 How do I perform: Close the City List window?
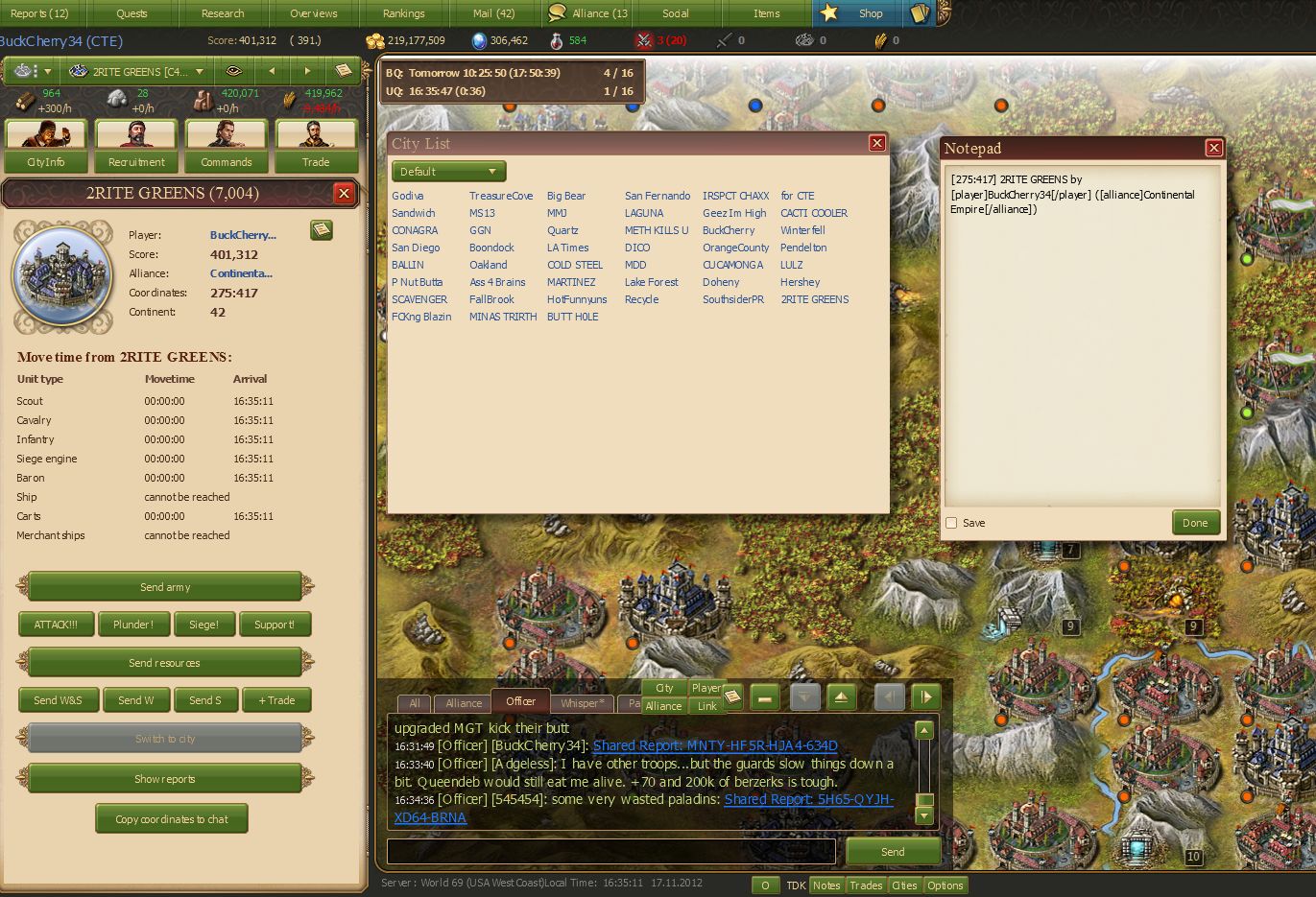(876, 143)
